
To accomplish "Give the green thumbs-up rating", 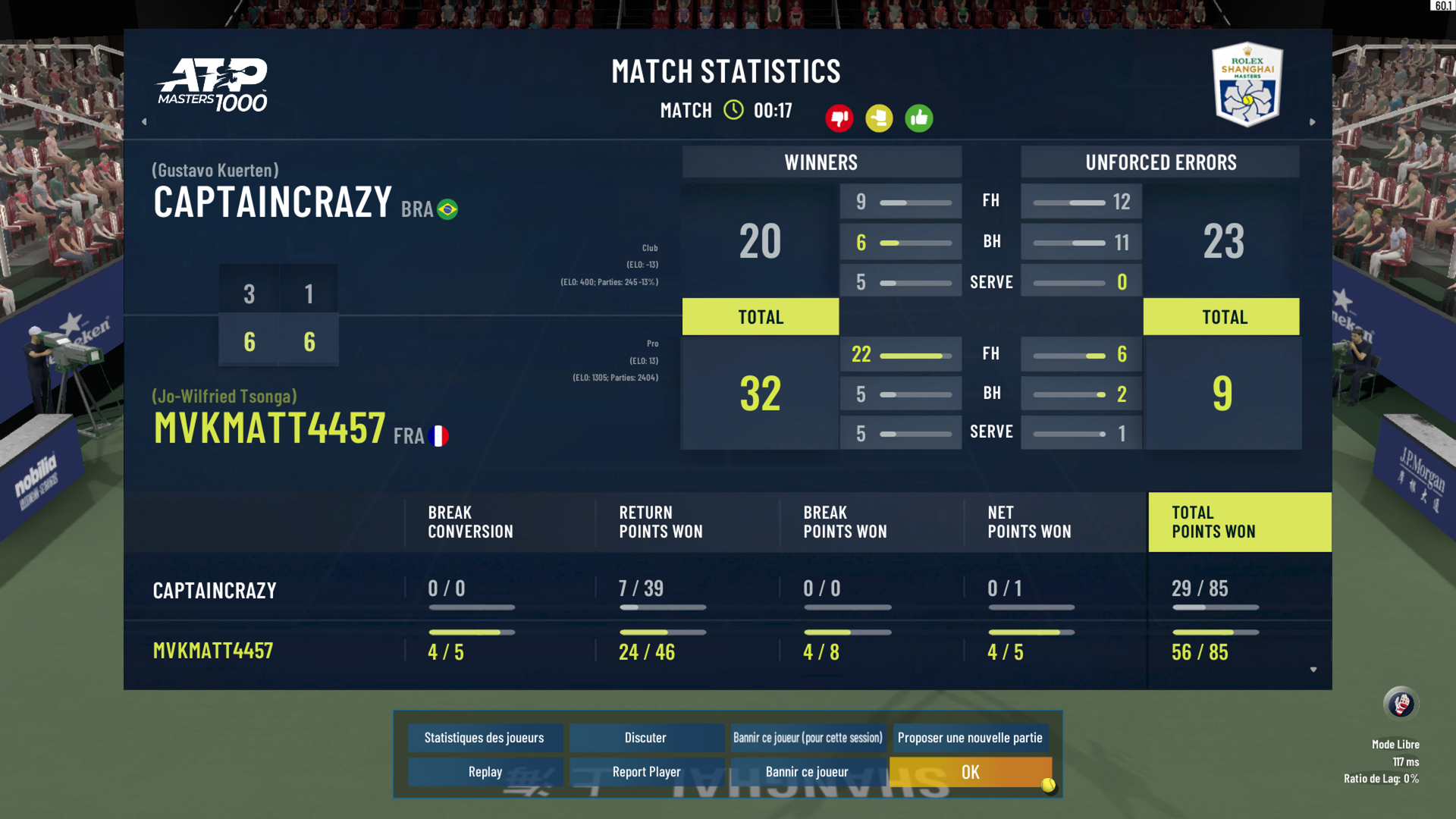I will tap(918, 118).
